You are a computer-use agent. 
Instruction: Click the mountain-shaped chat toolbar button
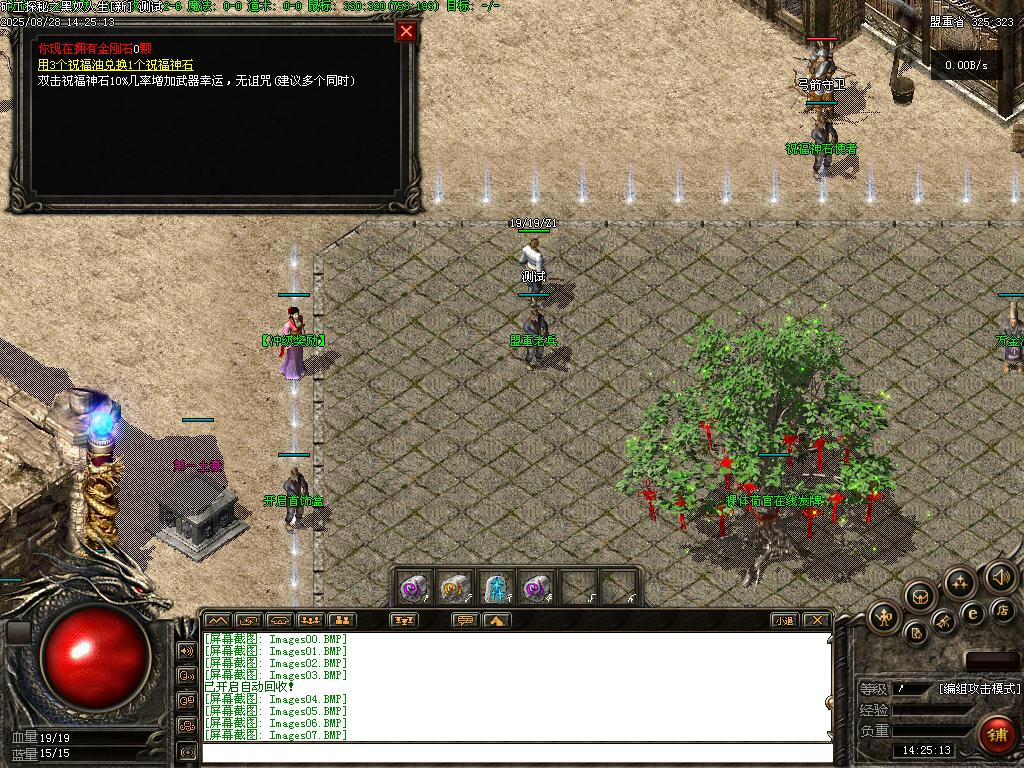pyautogui.click(x=218, y=620)
